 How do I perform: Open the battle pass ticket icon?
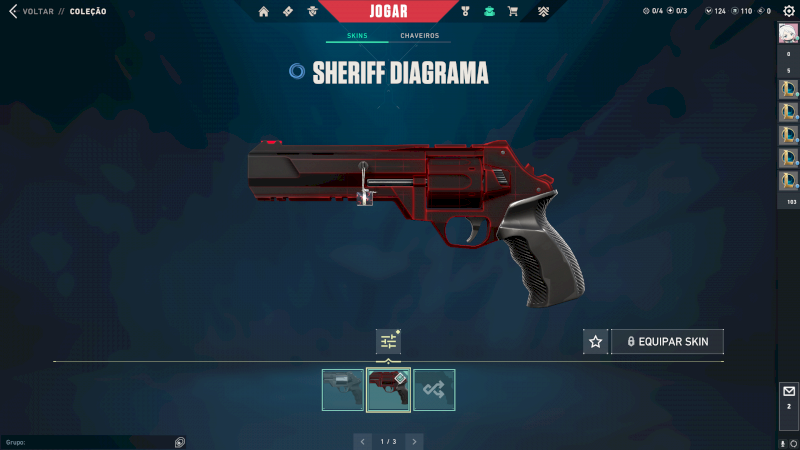[288, 12]
